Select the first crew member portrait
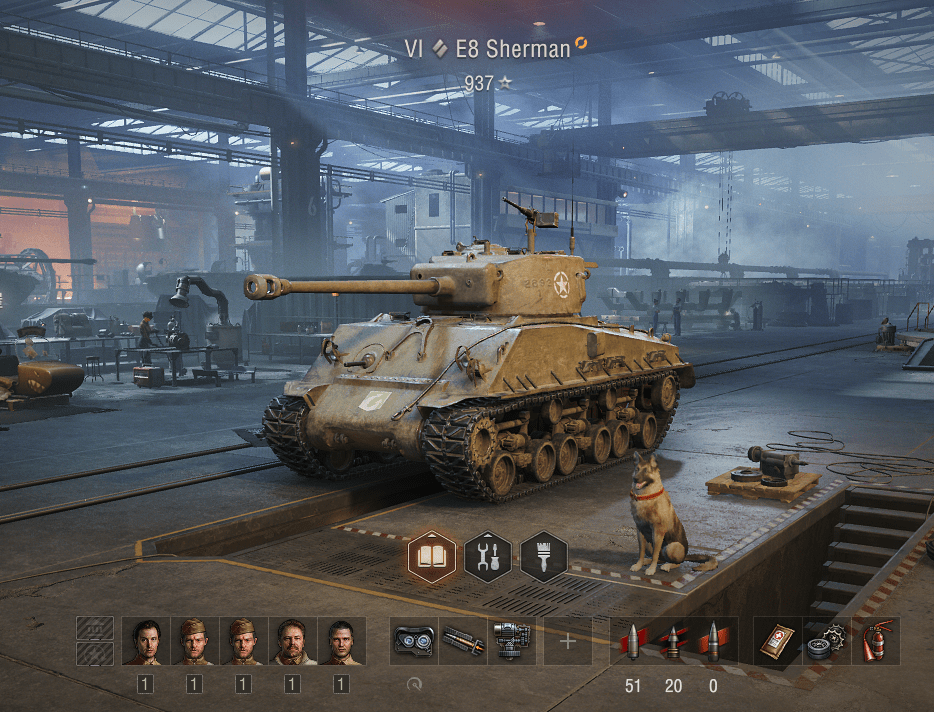Screen dimensions: 934x712 pyautogui.click(x=145, y=641)
